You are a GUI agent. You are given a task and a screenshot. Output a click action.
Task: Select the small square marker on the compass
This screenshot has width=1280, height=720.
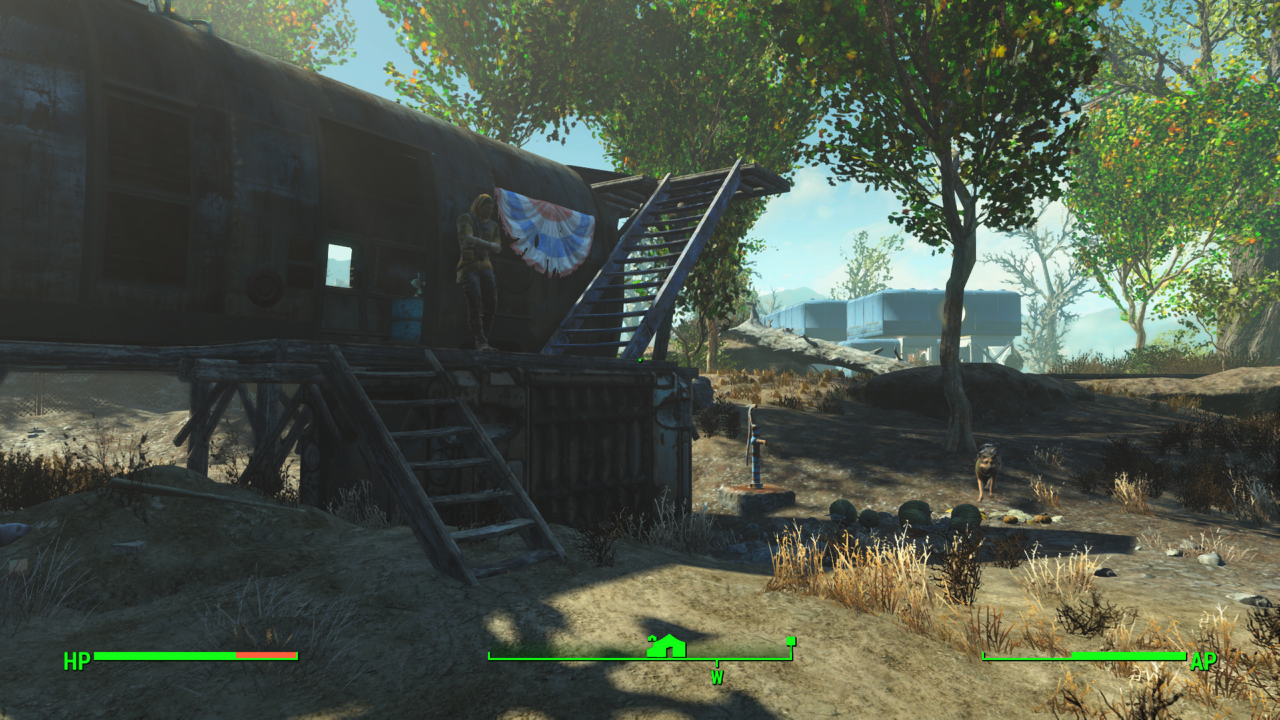coord(790,641)
